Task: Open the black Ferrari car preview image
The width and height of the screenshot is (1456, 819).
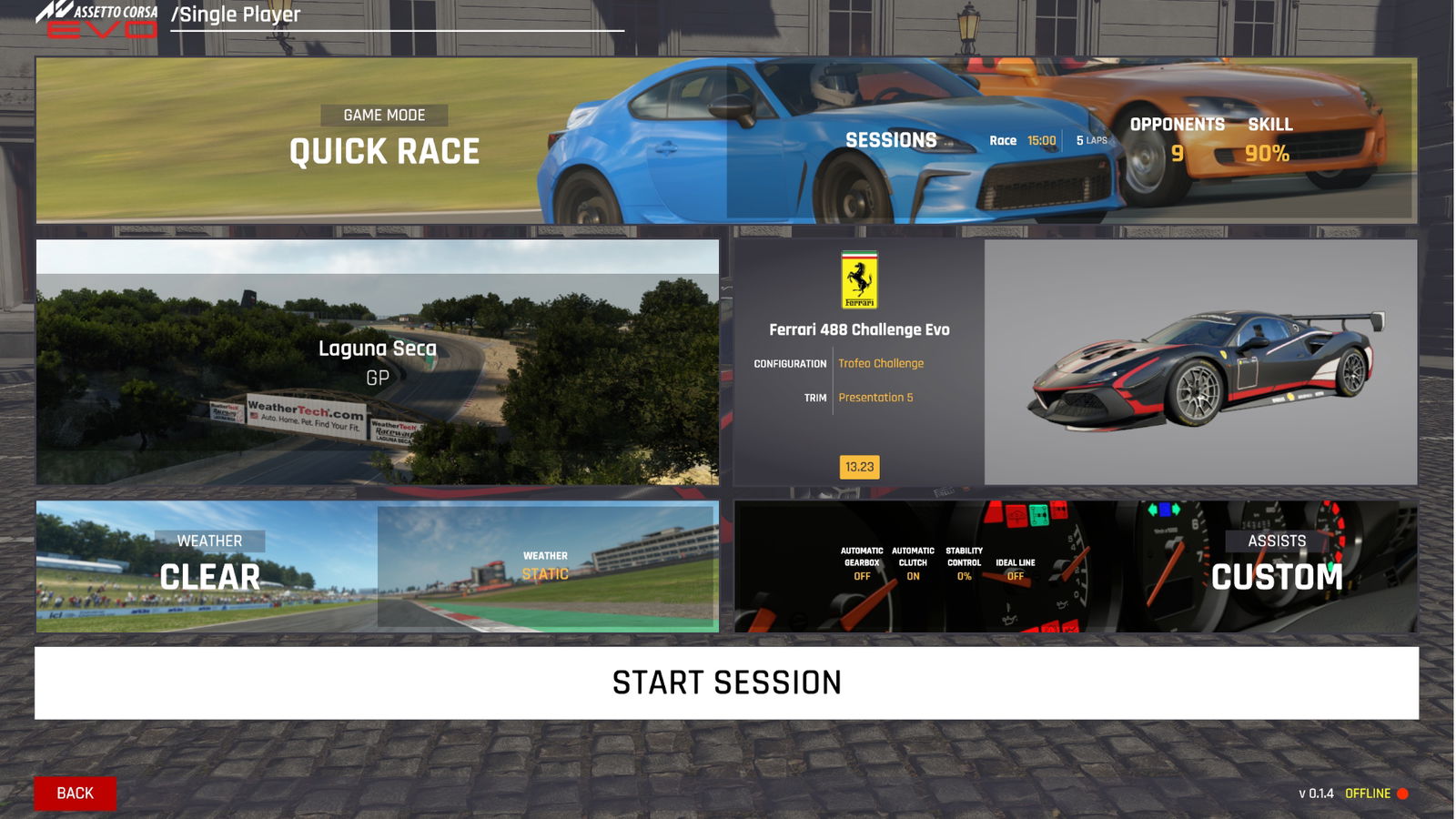Action: point(1200,362)
